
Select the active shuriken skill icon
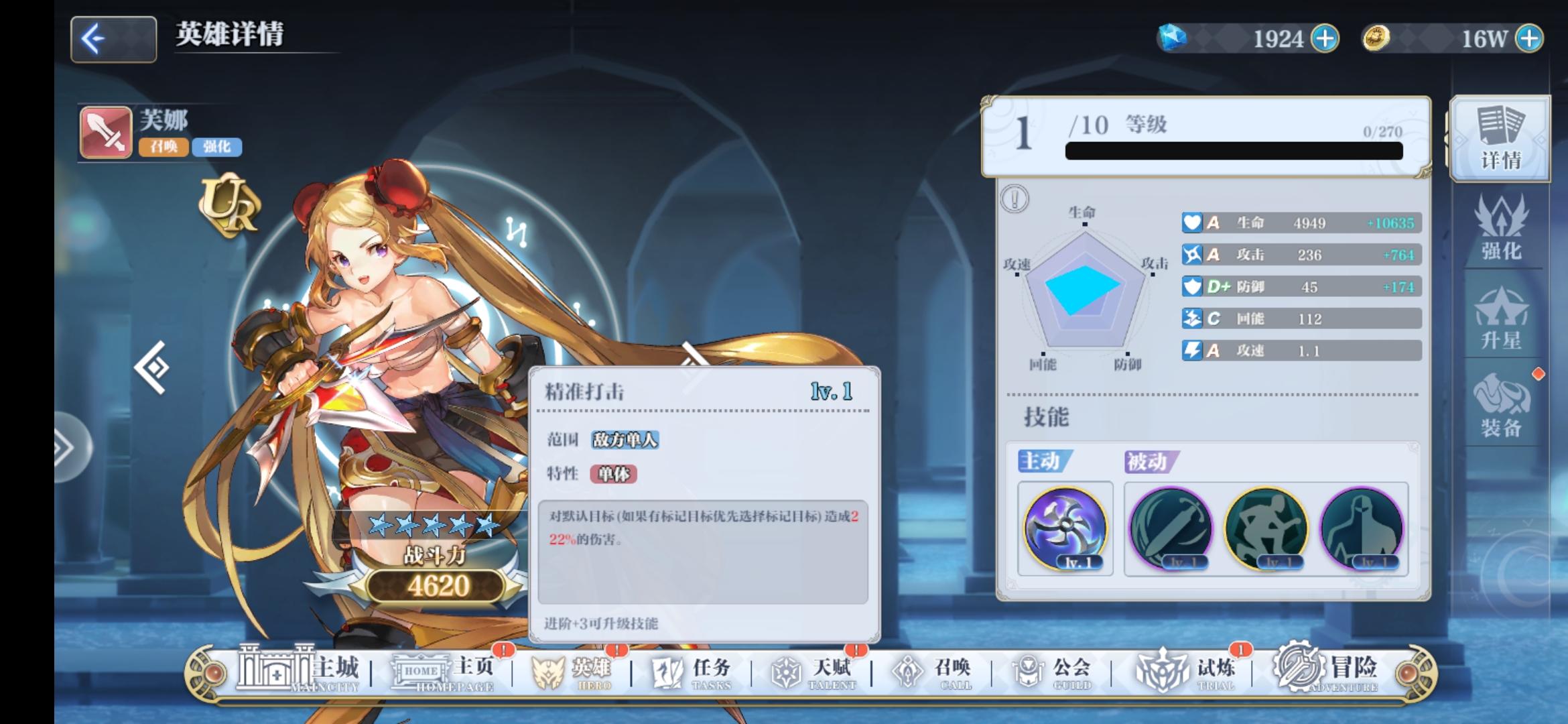(x=1066, y=529)
